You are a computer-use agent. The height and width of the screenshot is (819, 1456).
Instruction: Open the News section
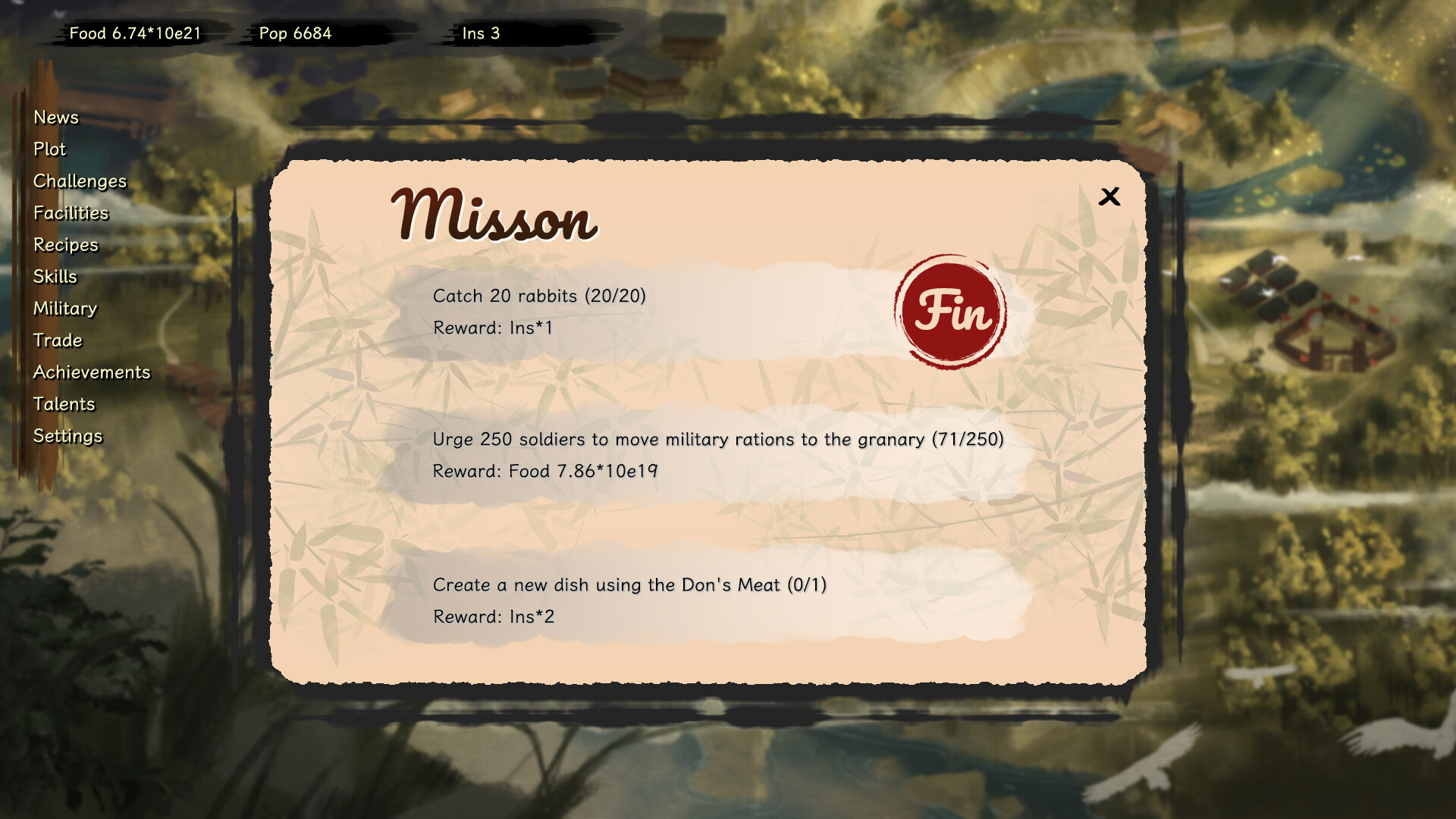click(55, 118)
